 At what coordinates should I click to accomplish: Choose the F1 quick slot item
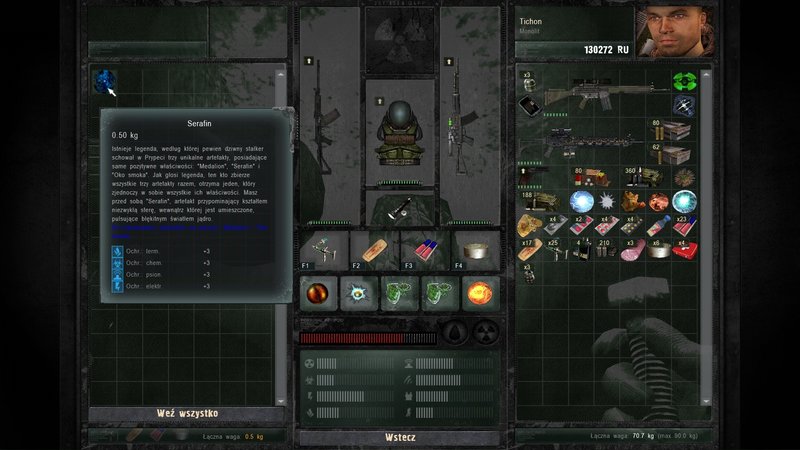point(323,248)
